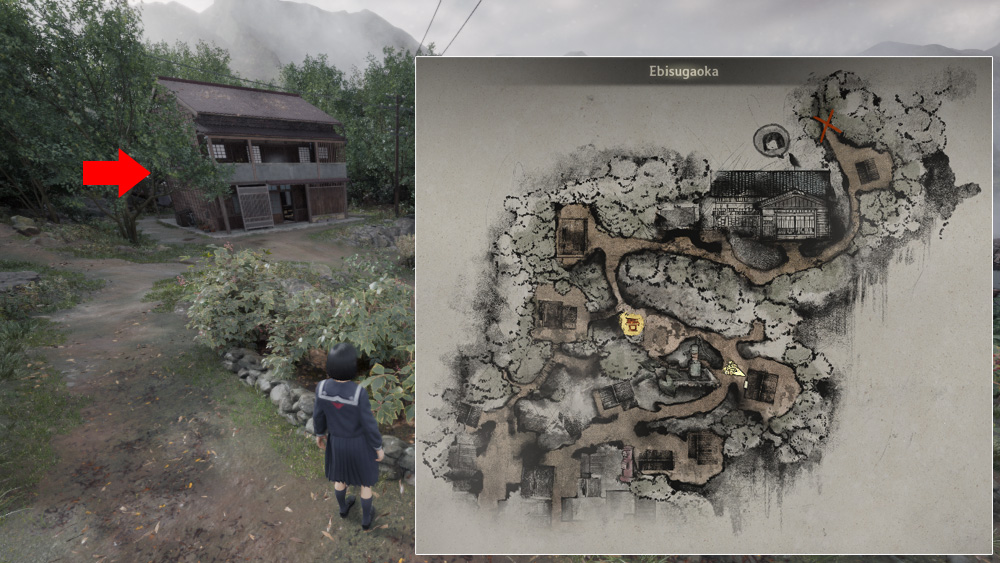Click the yellow player arrow on the map
This screenshot has width=1000, height=563.
735,369
